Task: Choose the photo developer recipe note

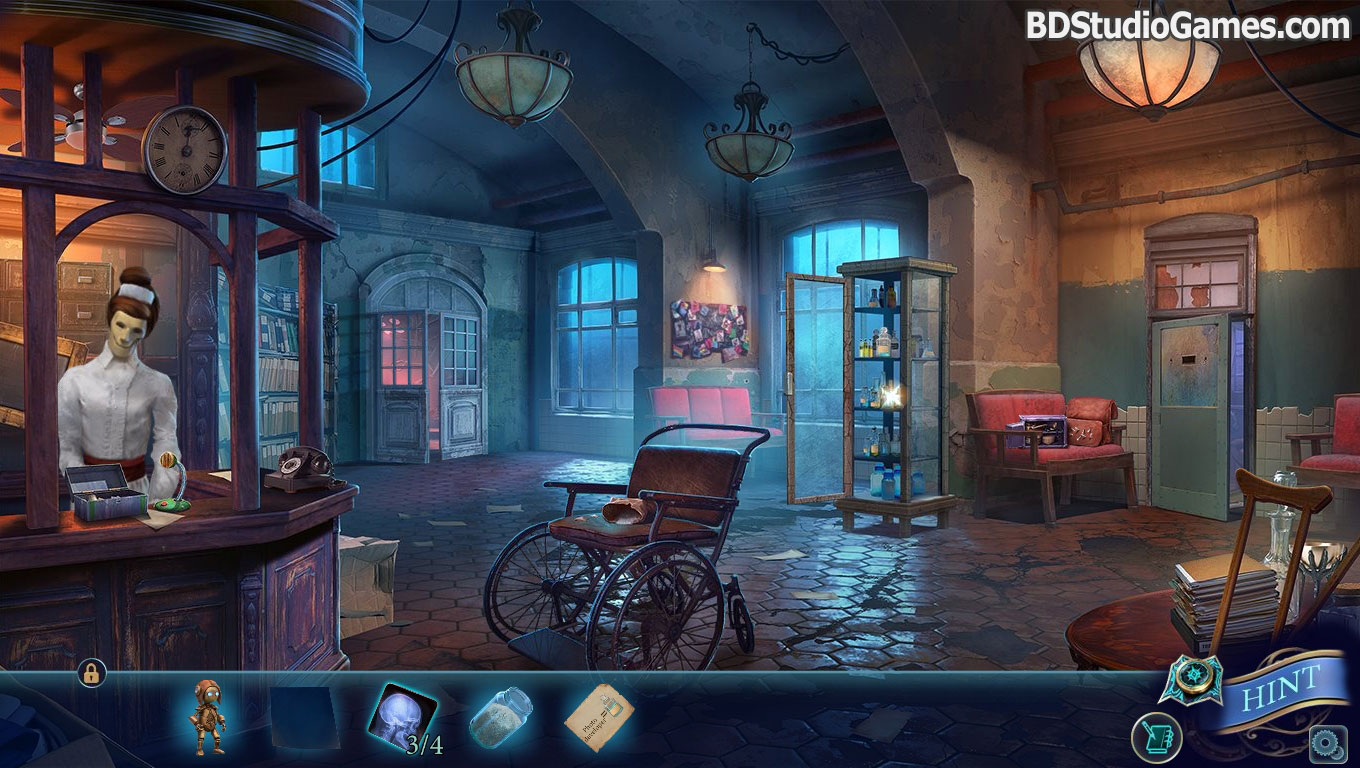Action: point(600,715)
